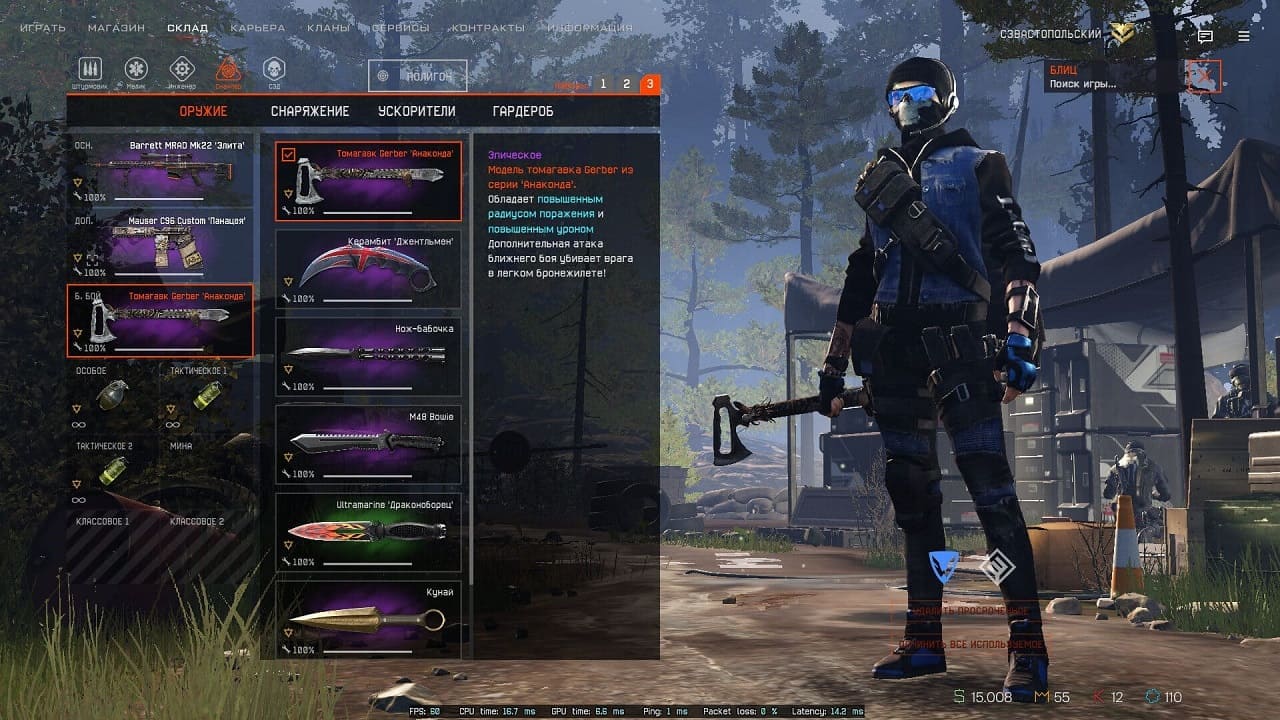Choose loadout preset 1
1280x720 pixels.
(x=603, y=84)
